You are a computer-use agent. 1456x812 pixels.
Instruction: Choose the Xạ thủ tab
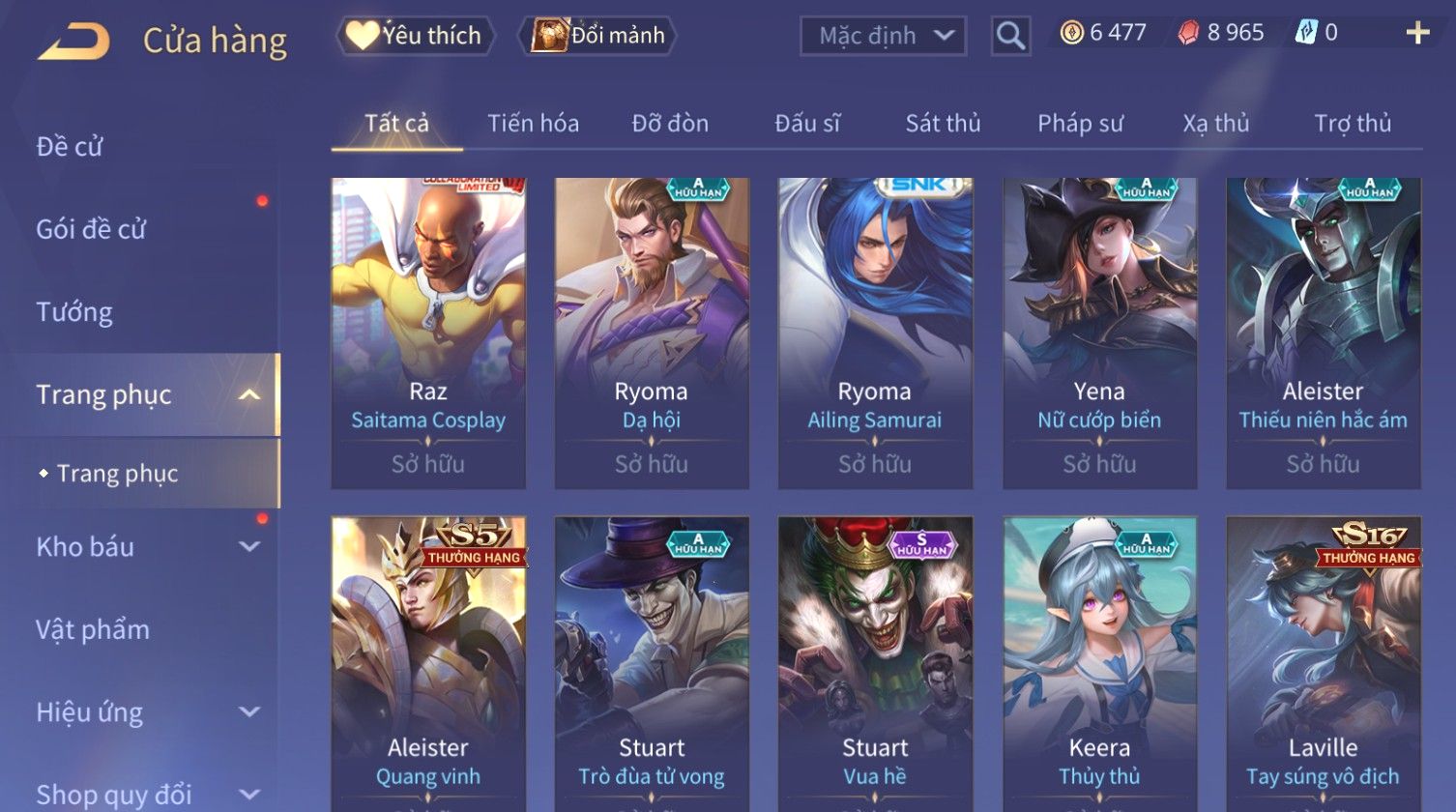[x=1216, y=124]
